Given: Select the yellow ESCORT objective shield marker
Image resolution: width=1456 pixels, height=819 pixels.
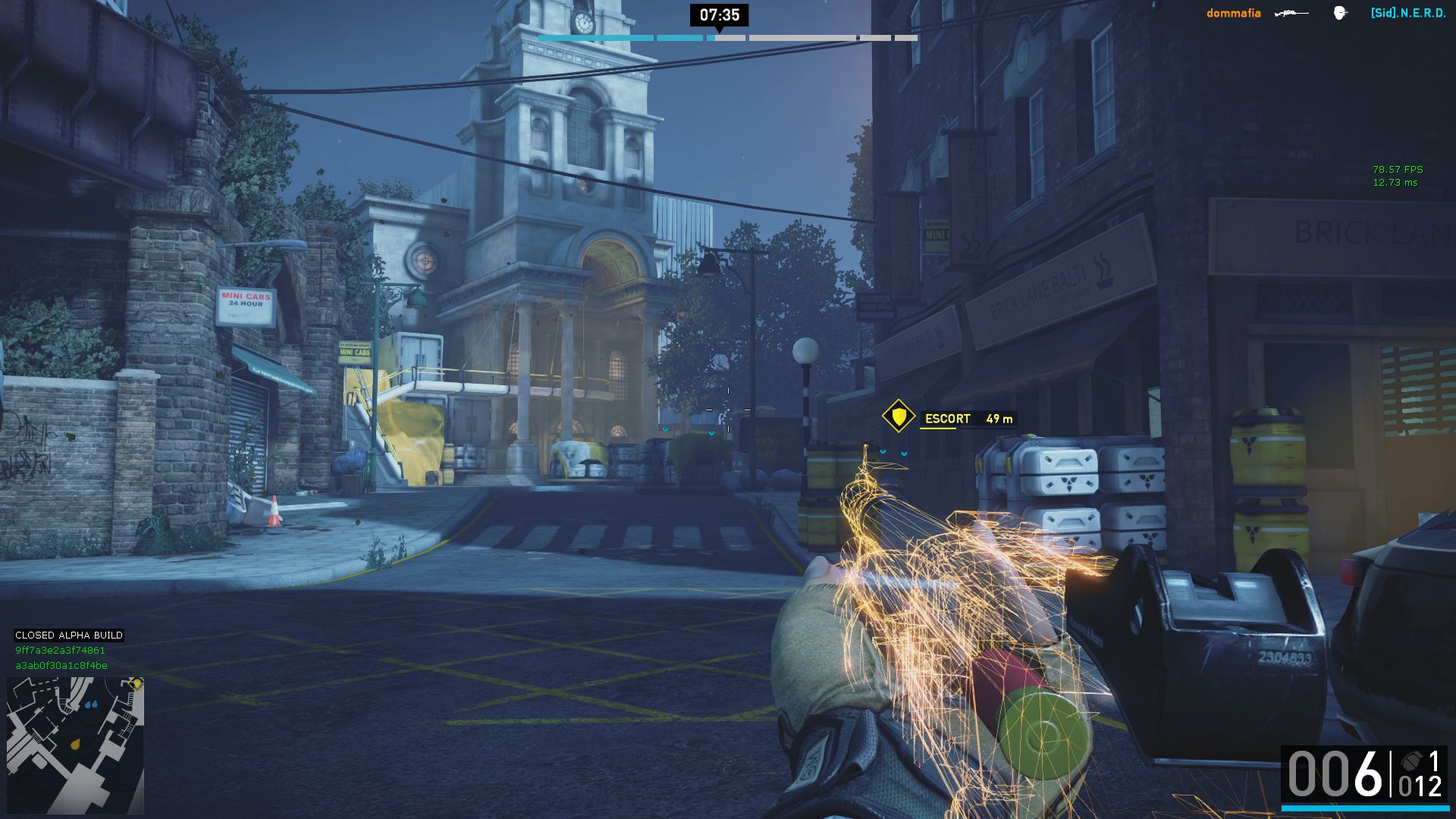Looking at the screenshot, I should [899, 416].
